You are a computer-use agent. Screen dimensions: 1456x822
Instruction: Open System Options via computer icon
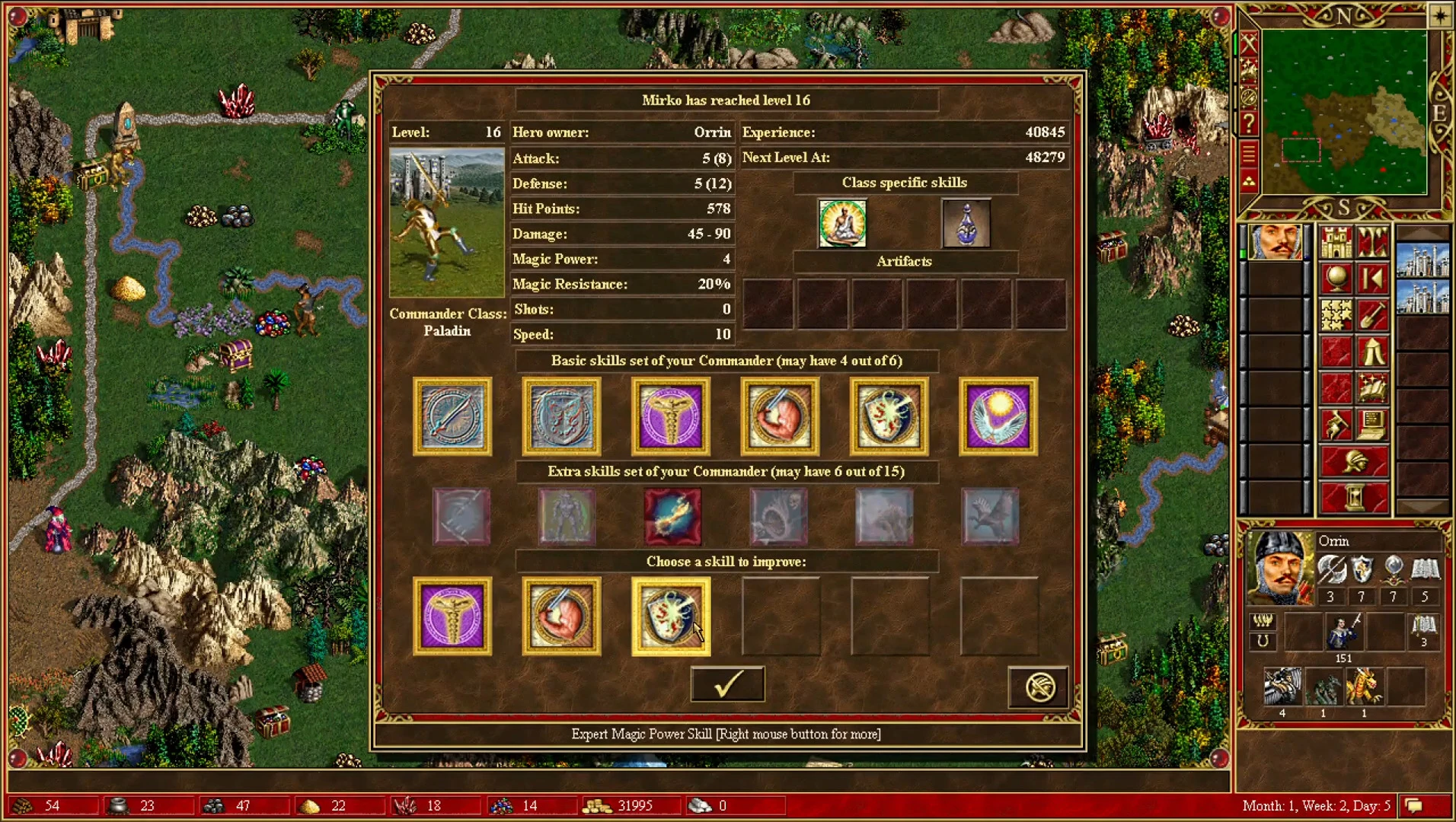coord(1371,425)
